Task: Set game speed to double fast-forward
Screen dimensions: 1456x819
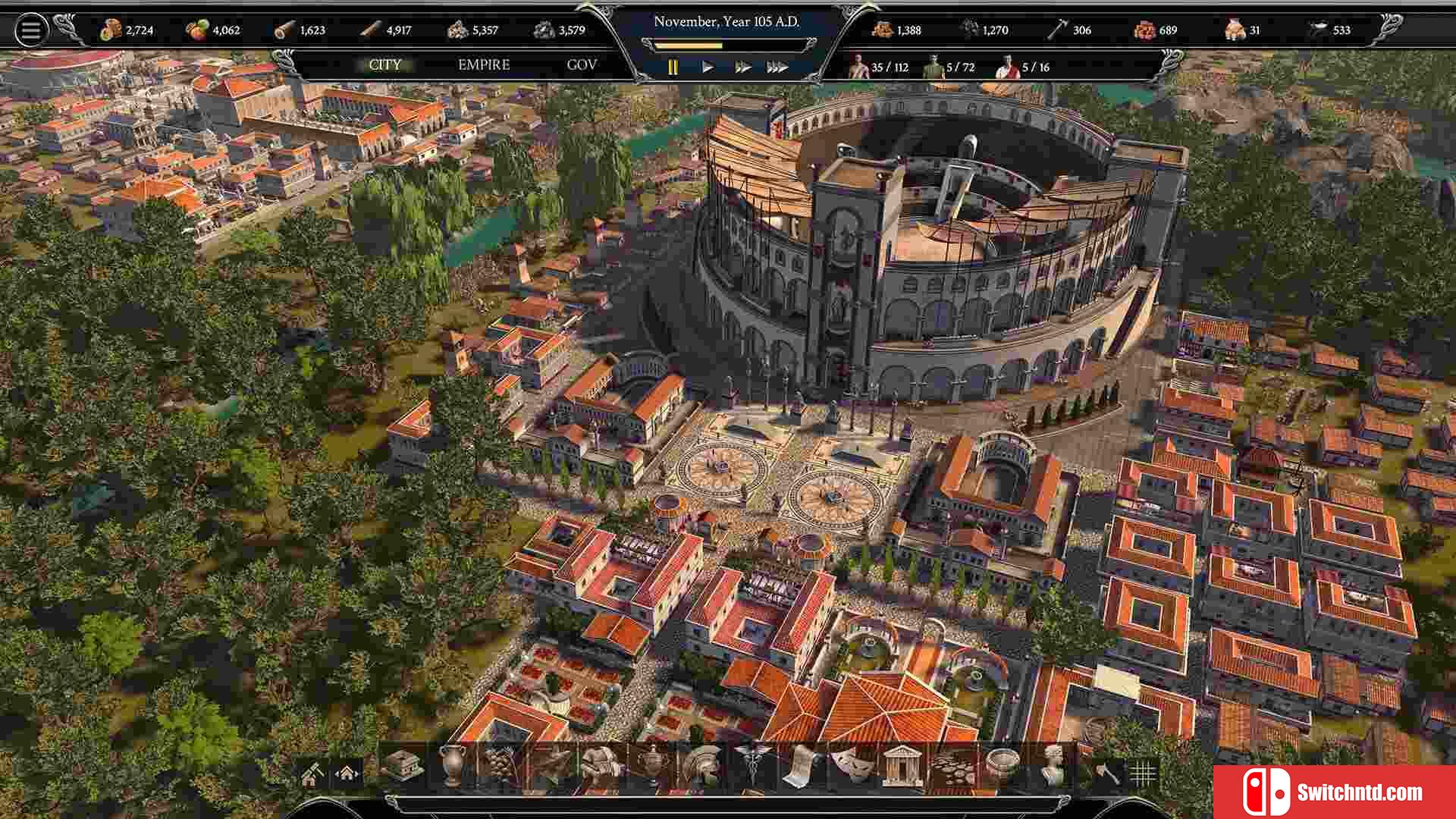Action: [742, 67]
